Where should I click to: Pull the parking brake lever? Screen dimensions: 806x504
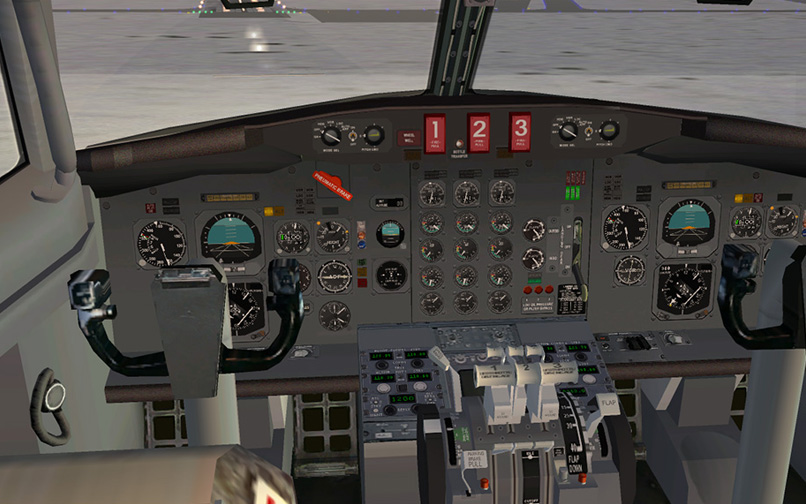(474, 462)
